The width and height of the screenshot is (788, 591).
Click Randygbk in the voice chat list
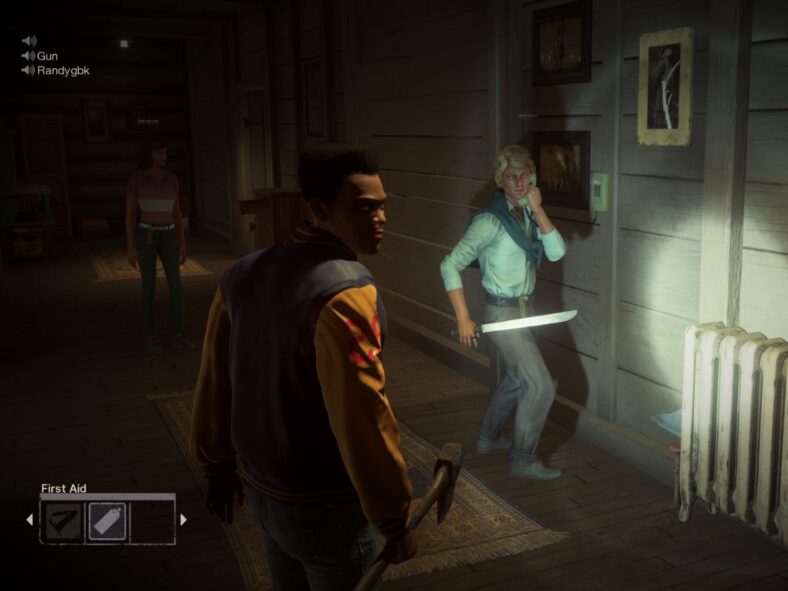(63, 71)
